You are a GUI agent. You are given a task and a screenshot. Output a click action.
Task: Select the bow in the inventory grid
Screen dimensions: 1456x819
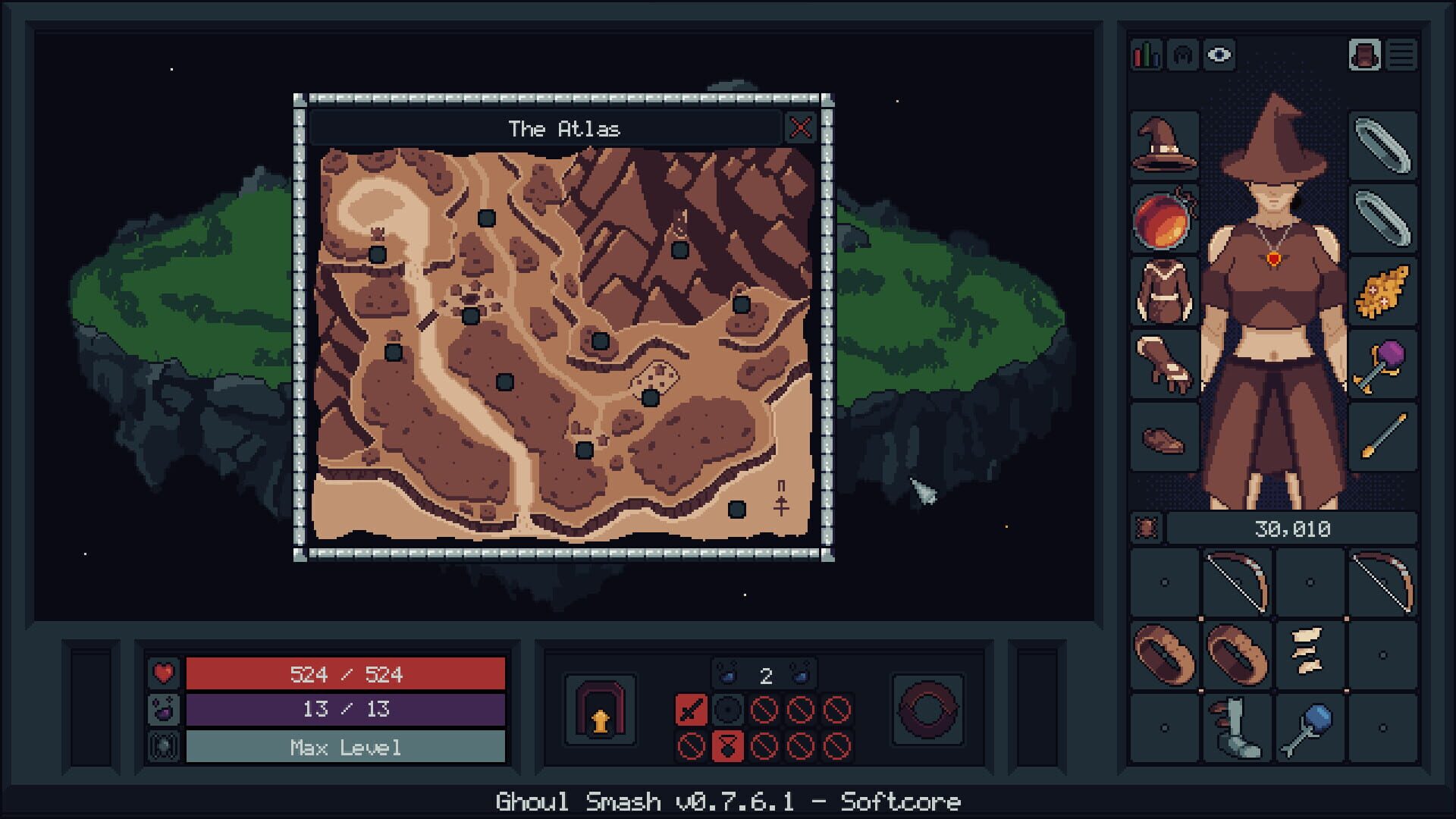click(1236, 581)
